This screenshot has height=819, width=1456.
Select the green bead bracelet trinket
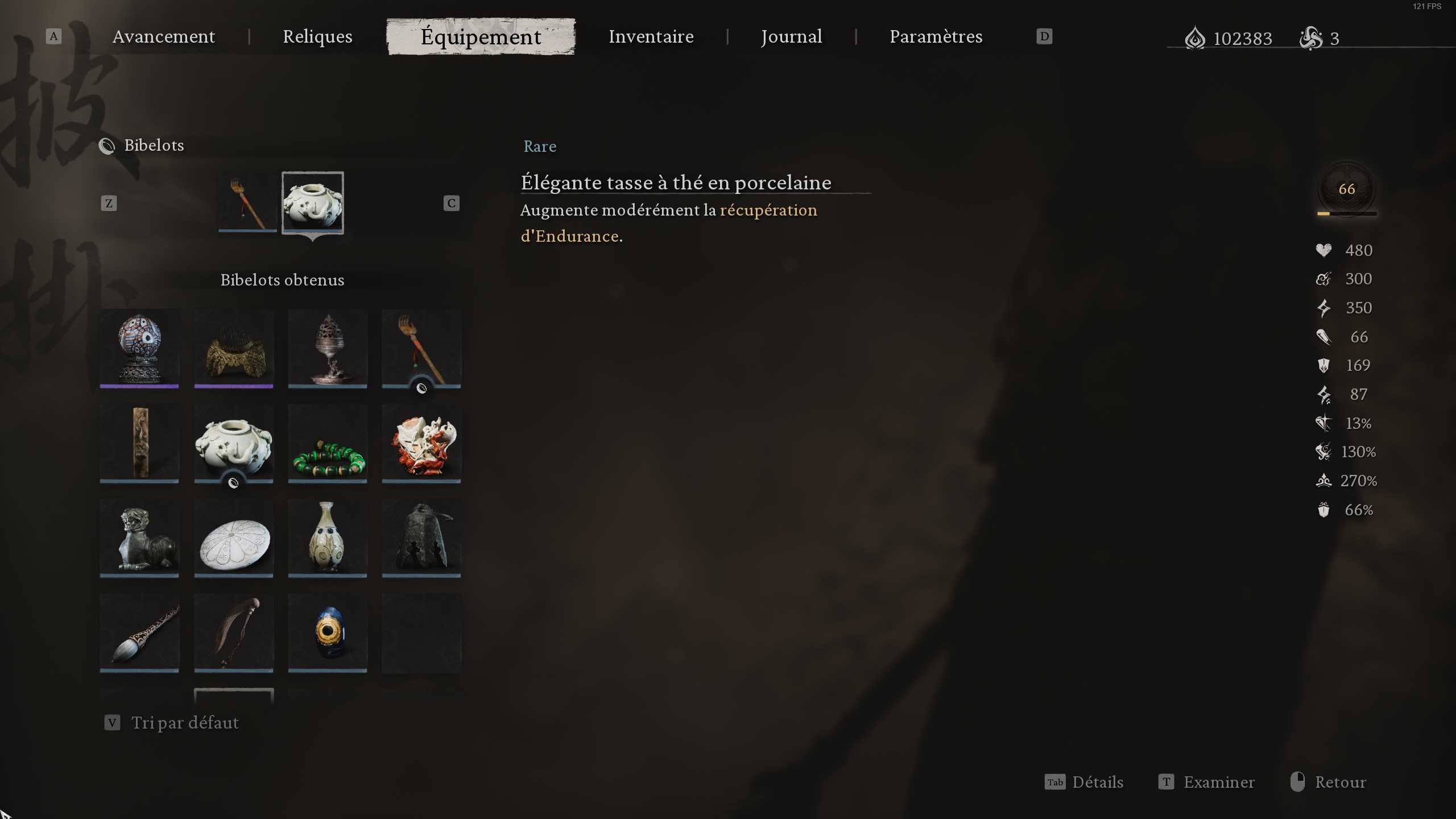point(327,444)
